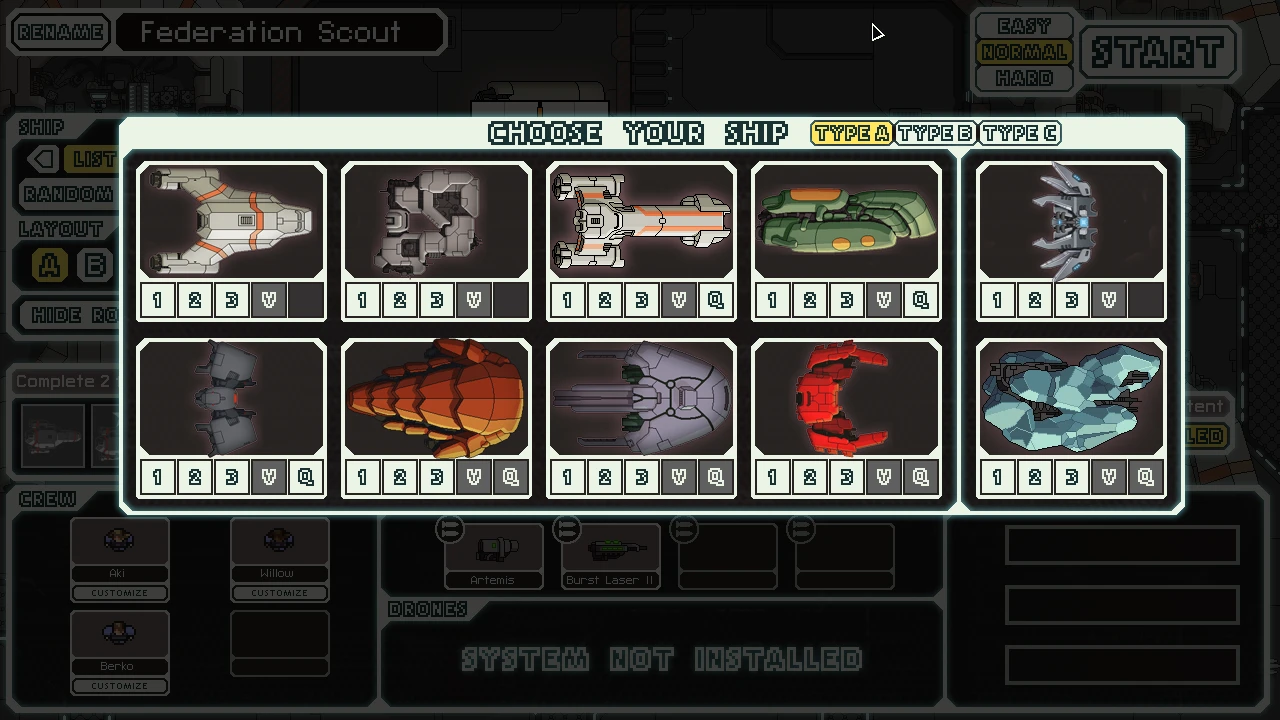Image resolution: width=1280 pixels, height=720 pixels.
Task: Click the RANDOM ship button
Action: pos(67,194)
